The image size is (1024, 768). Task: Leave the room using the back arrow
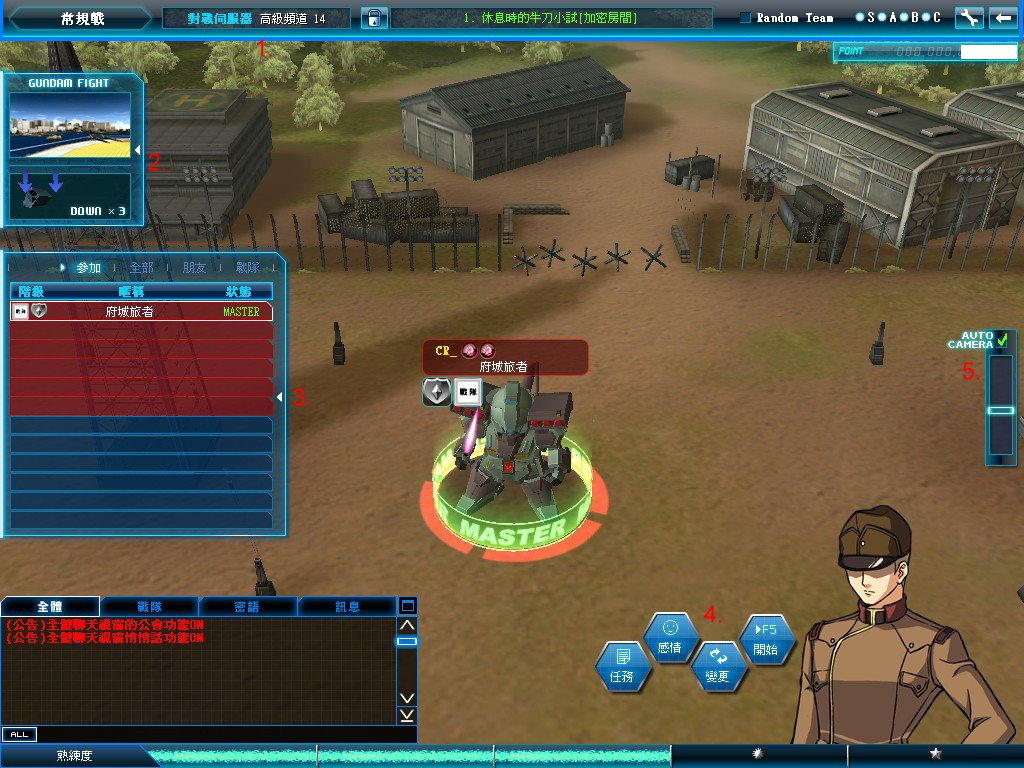(1001, 18)
